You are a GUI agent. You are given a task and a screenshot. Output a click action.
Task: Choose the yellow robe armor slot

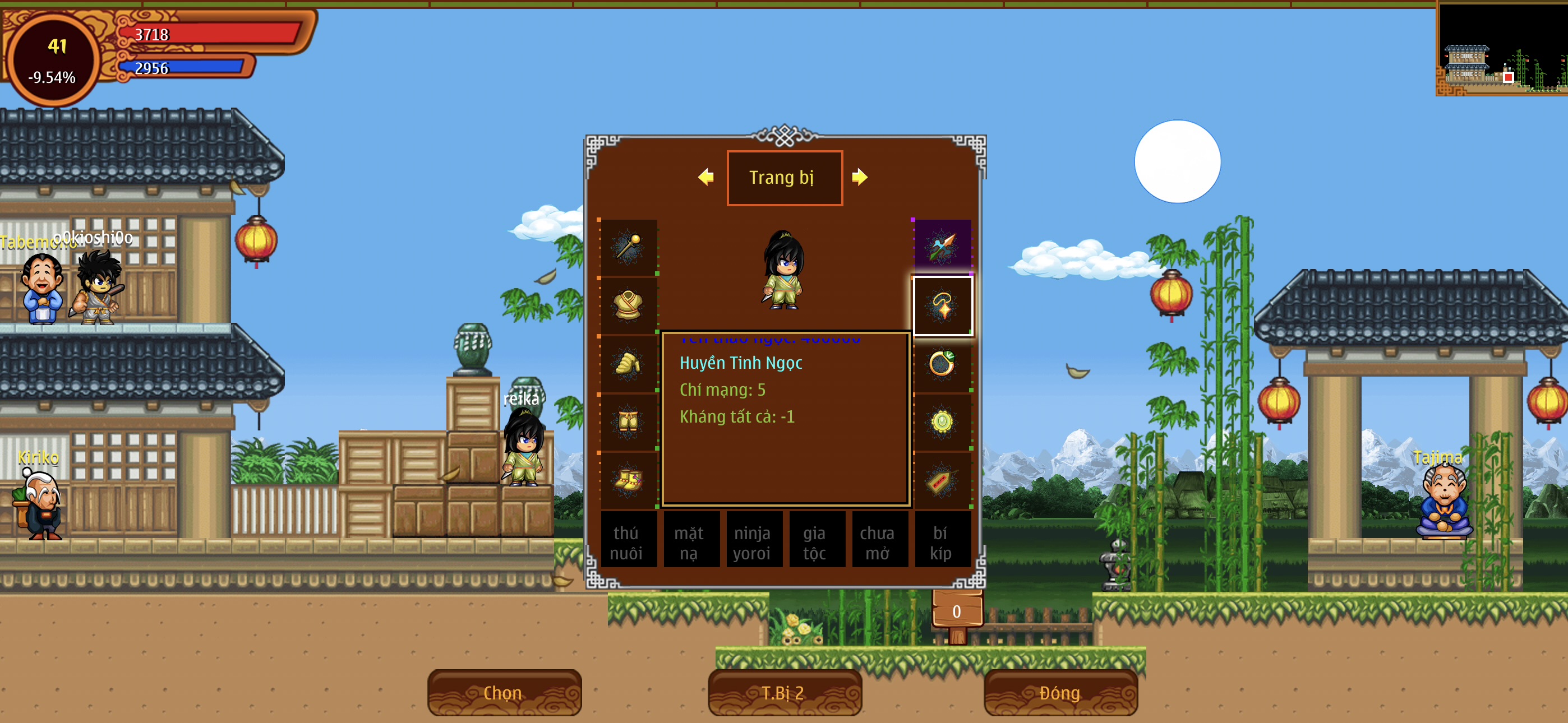coord(628,305)
